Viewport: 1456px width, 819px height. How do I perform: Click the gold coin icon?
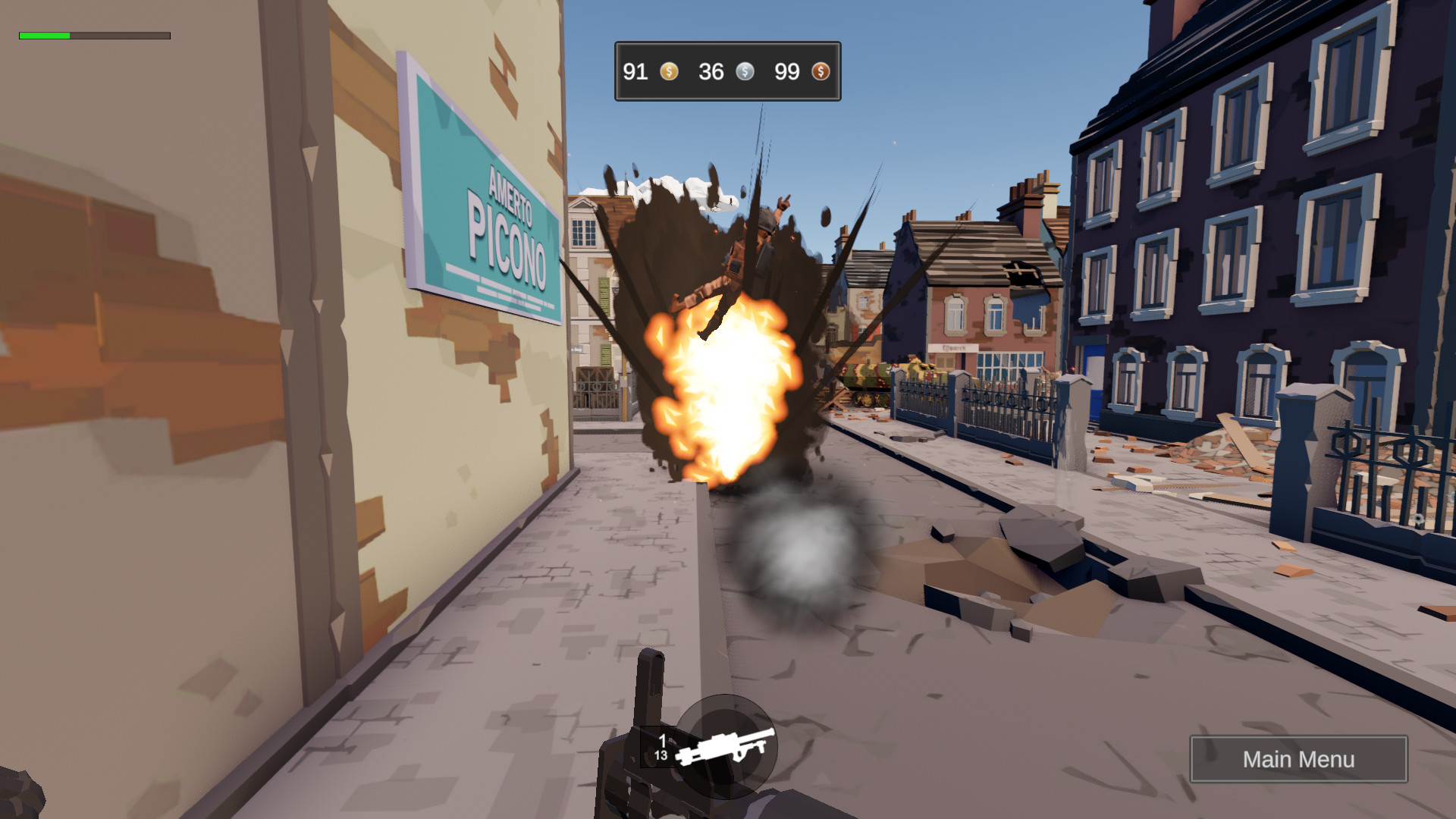click(x=668, y=72)
